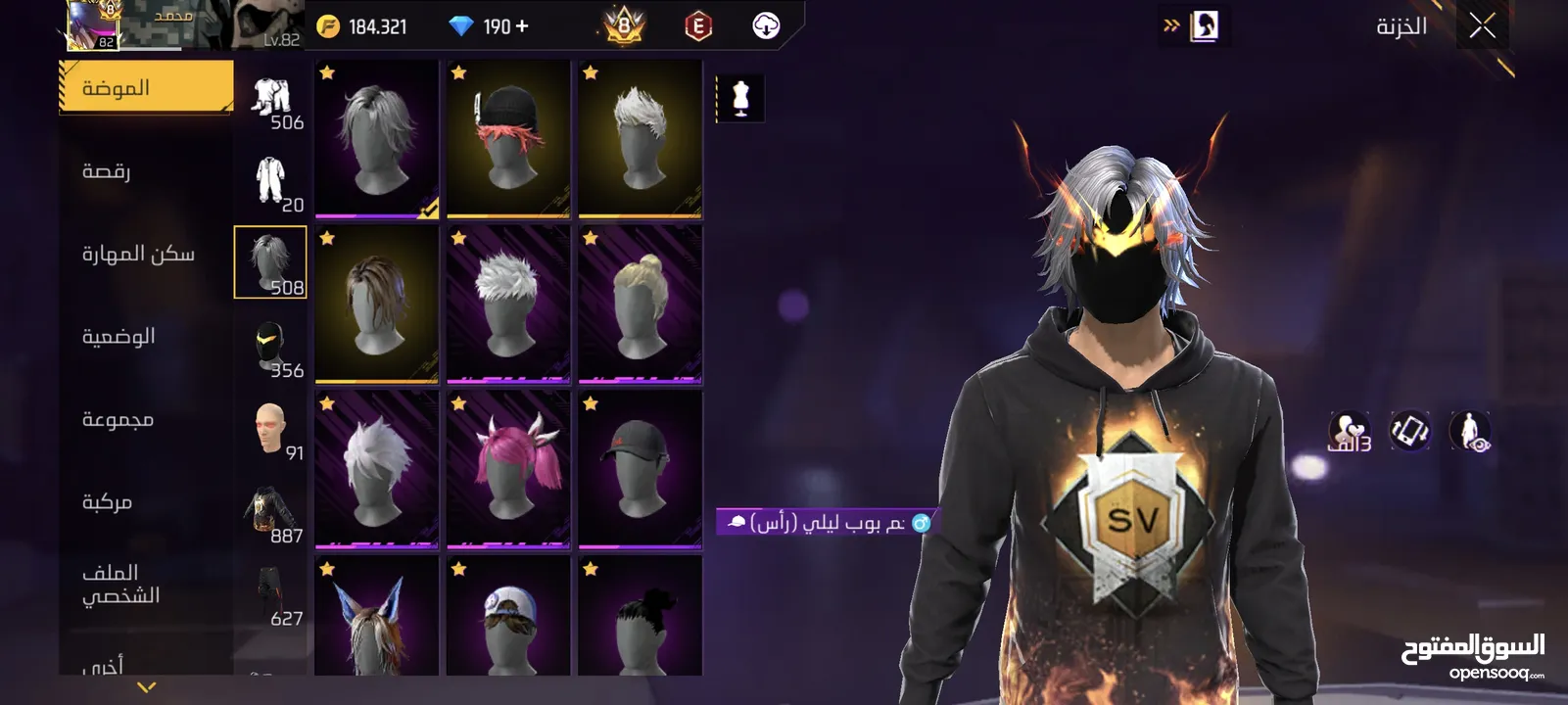The image size is (1568, 705).
Task: Open the مركبة vehicle tab
Action: [107, 502]
